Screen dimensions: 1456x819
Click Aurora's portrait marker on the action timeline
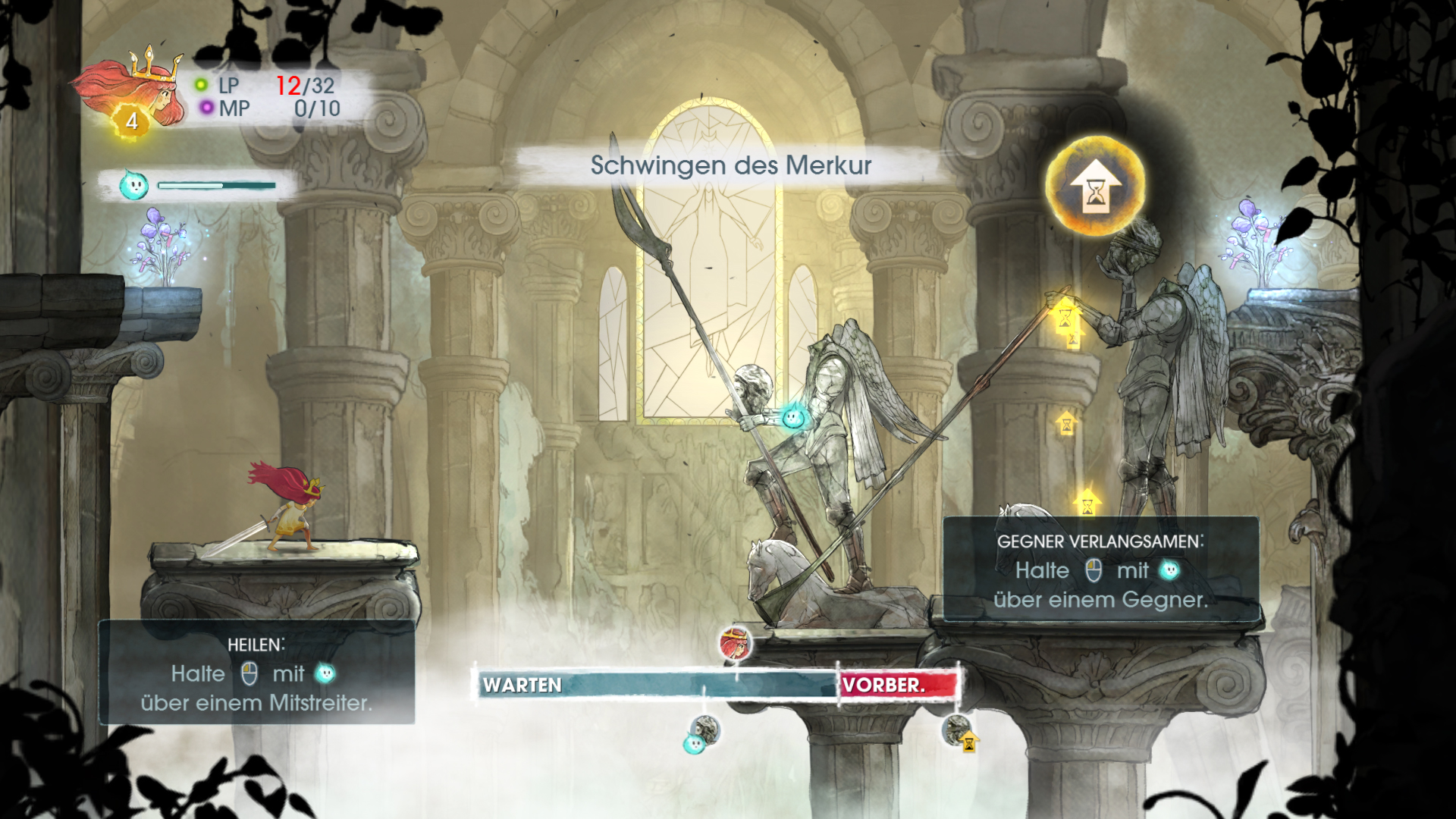pyautogui.click(x=735, y=644)
